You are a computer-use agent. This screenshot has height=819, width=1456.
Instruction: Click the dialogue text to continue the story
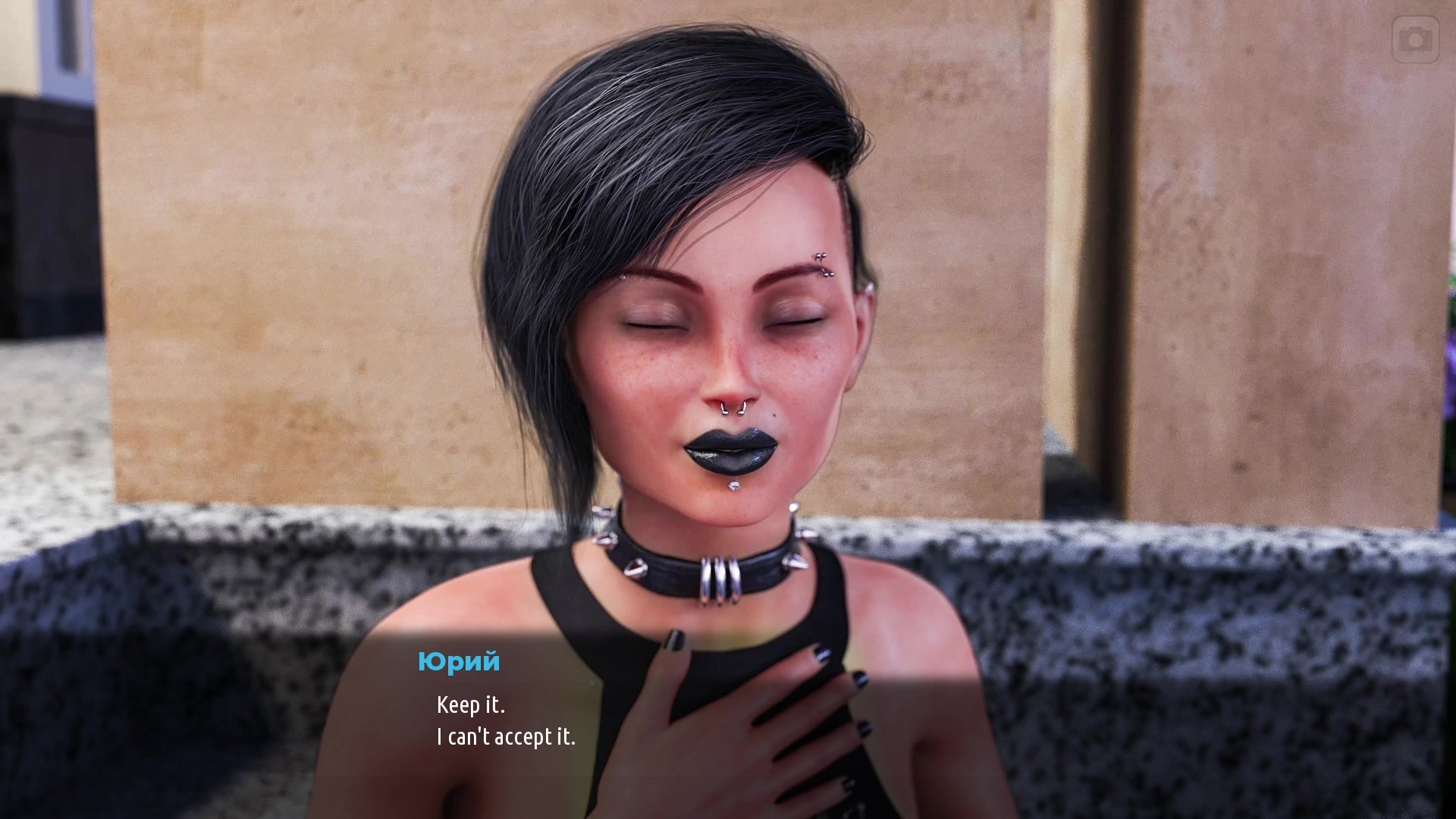(507, 720)
